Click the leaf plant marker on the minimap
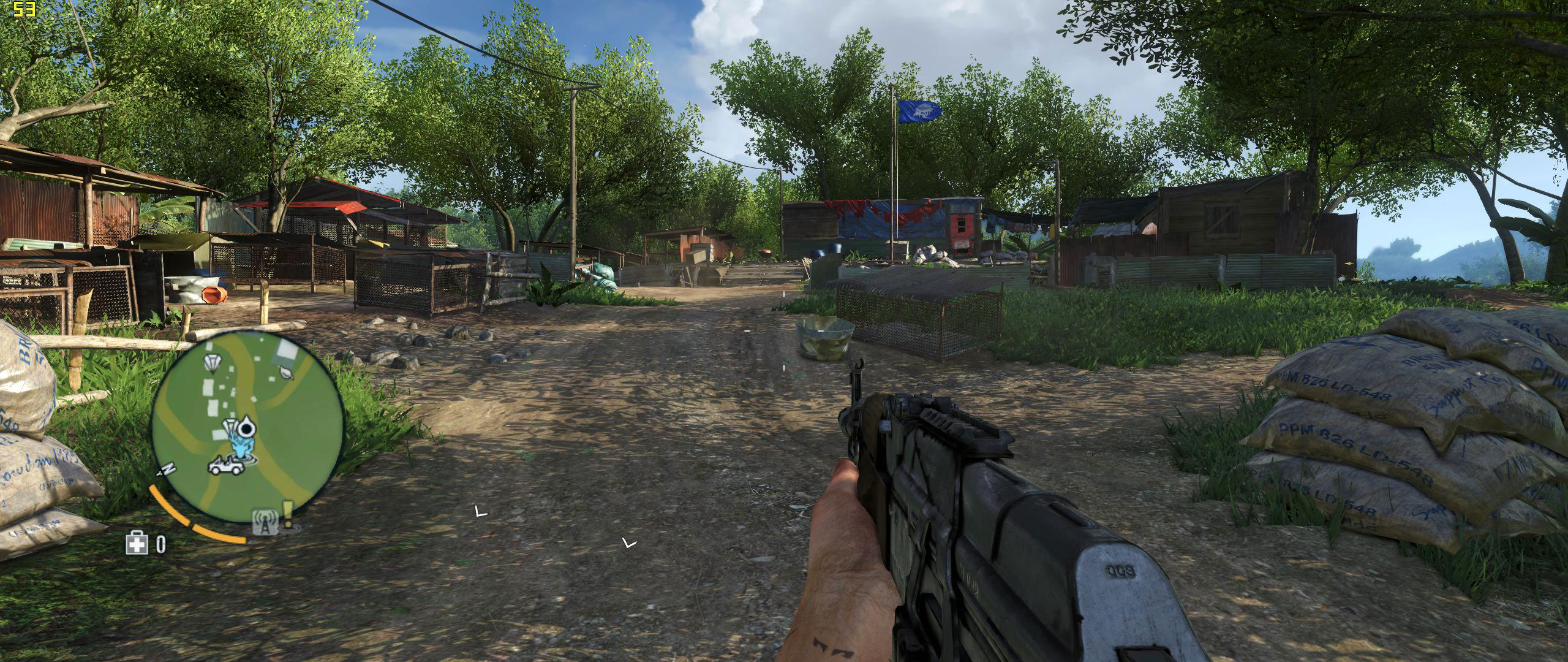1568x662 pixels. [x=285, y=371]
